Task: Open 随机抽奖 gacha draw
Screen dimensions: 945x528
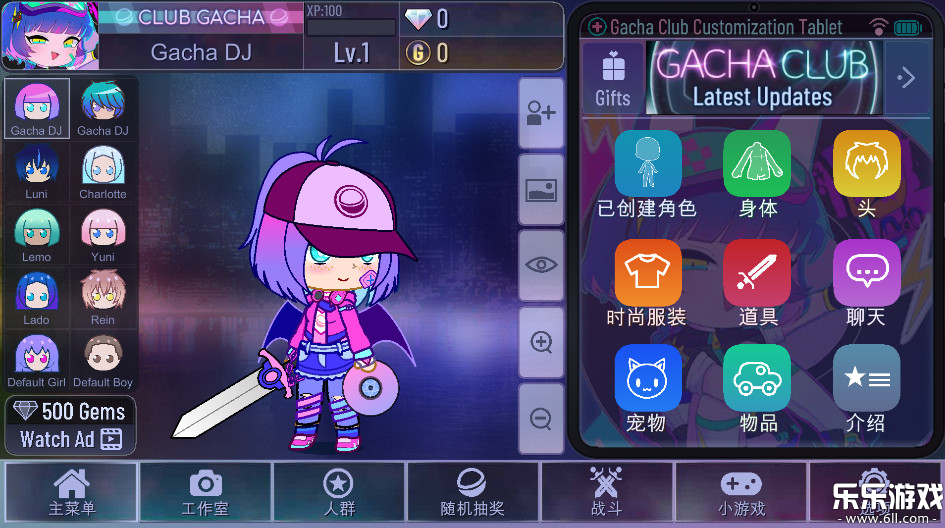Action: click(x=472, y=493)
